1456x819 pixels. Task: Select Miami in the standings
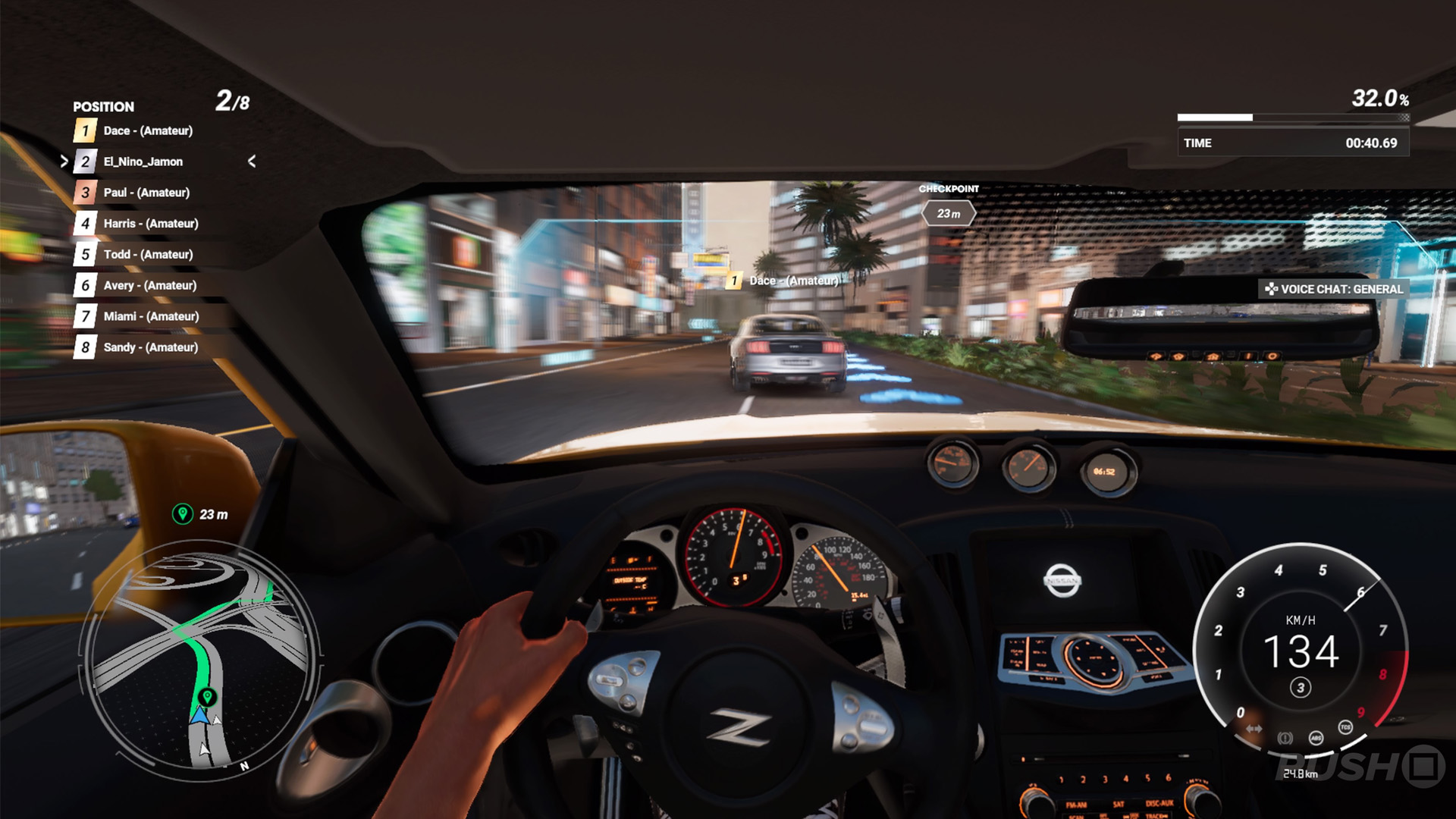tap(151, 316)
